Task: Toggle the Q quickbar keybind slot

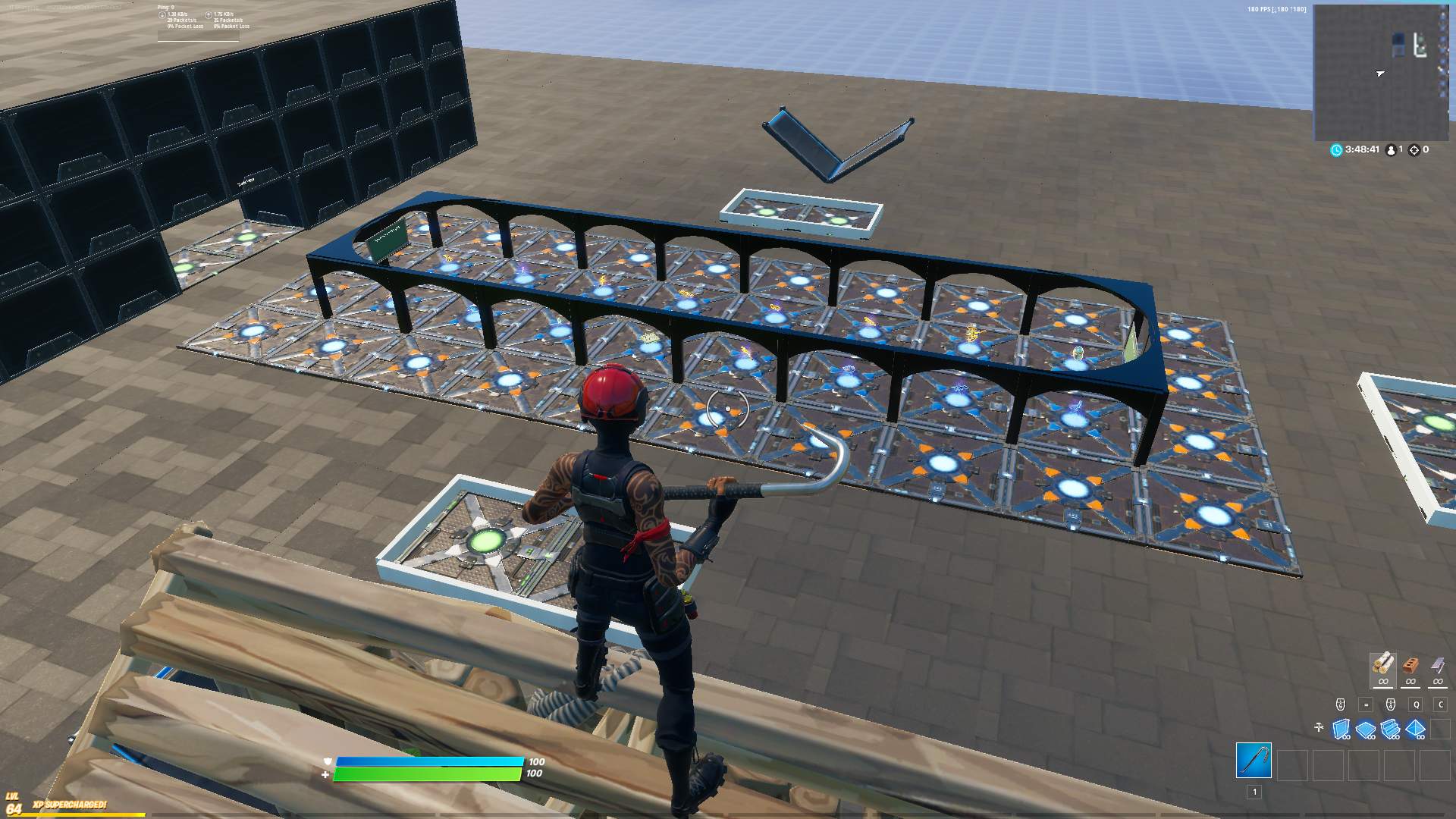Action: pyautogui.click(x=1416, y=704)
